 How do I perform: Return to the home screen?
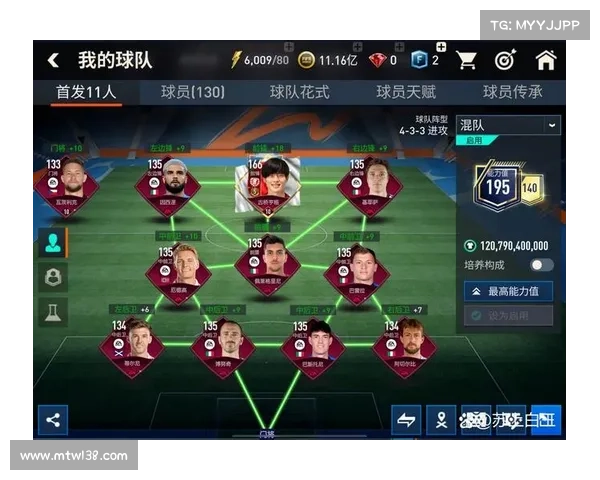click(x=545, y=60)
